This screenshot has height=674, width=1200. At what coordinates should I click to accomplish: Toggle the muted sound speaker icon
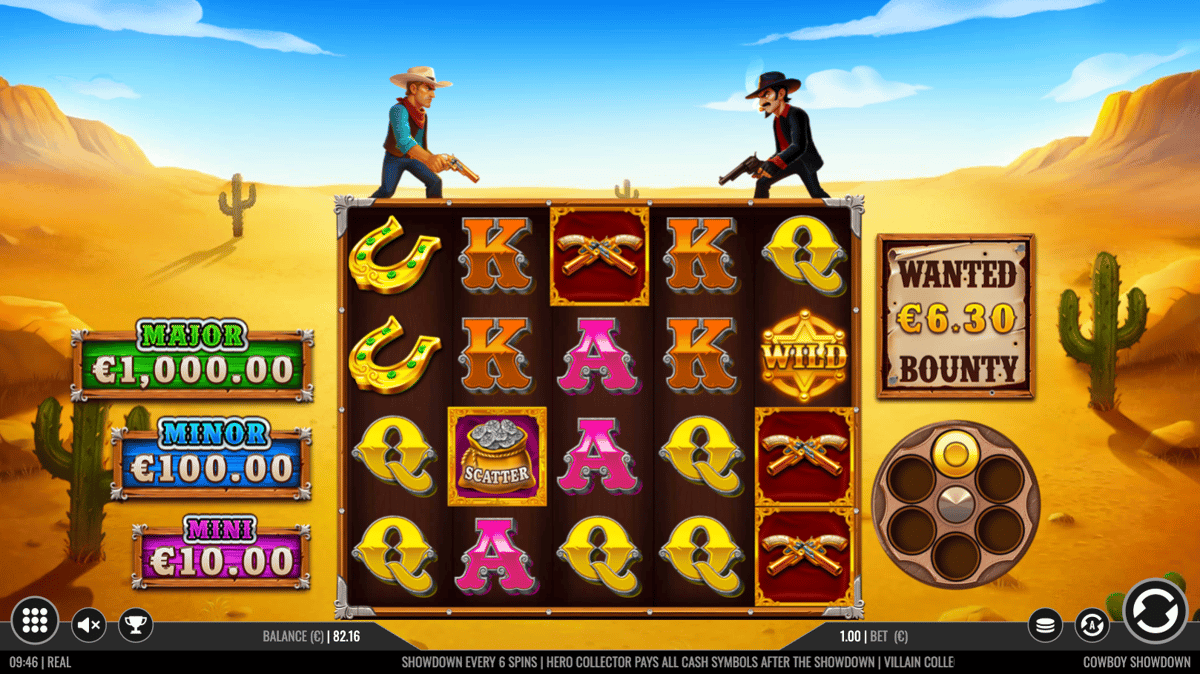pos(89,626)
